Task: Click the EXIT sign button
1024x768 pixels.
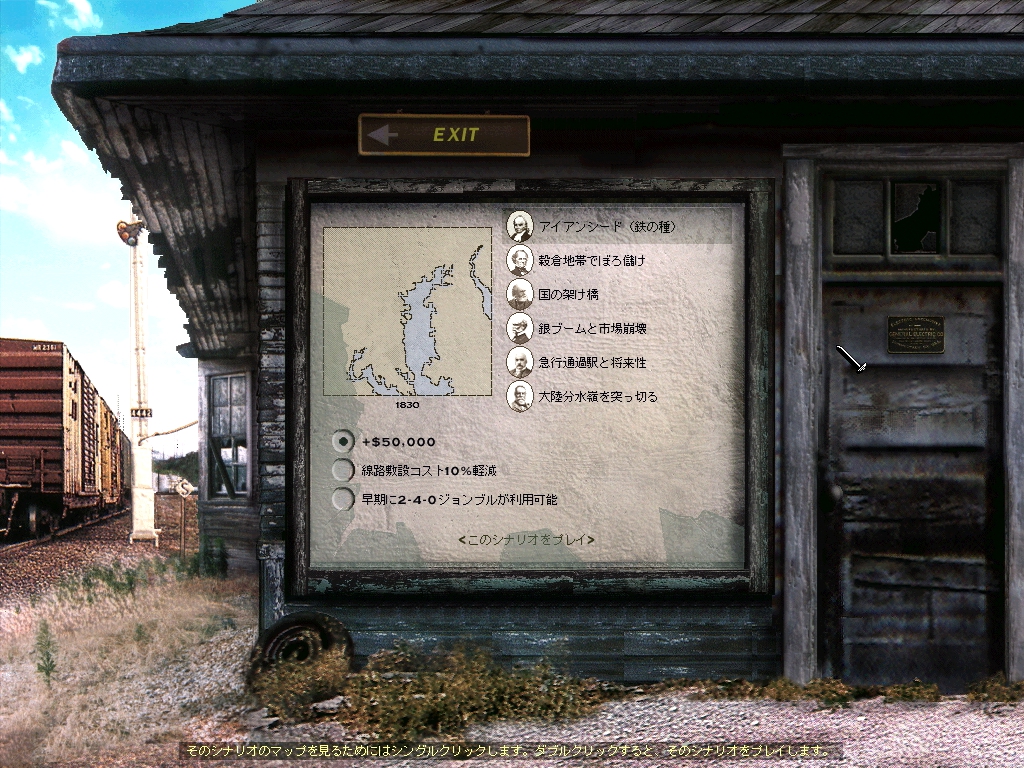Action: pos(443,135)
